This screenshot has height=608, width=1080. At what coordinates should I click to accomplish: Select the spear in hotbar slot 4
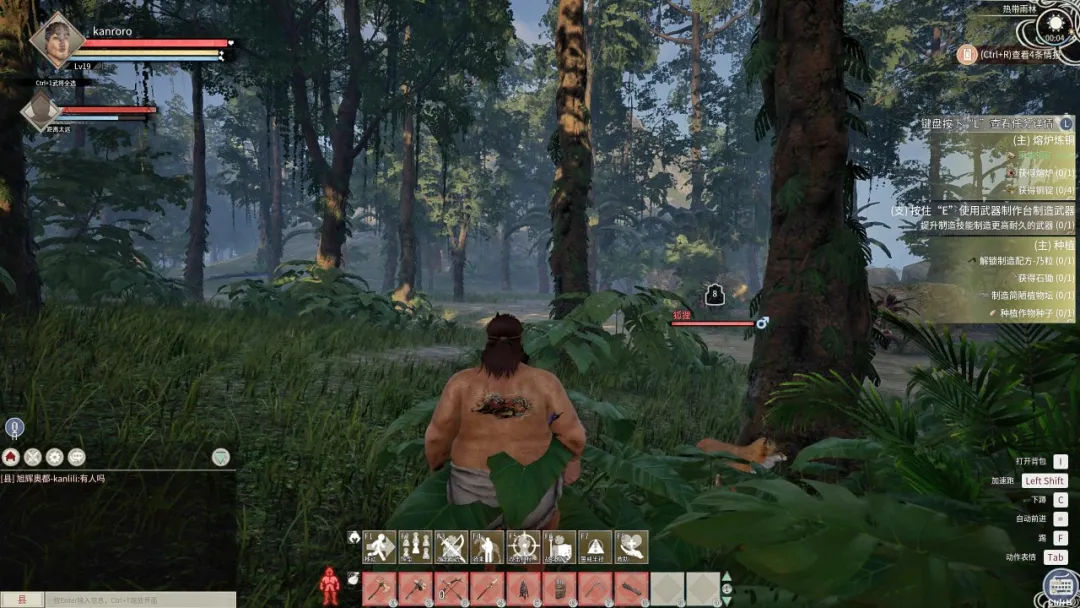pos(488,588)
